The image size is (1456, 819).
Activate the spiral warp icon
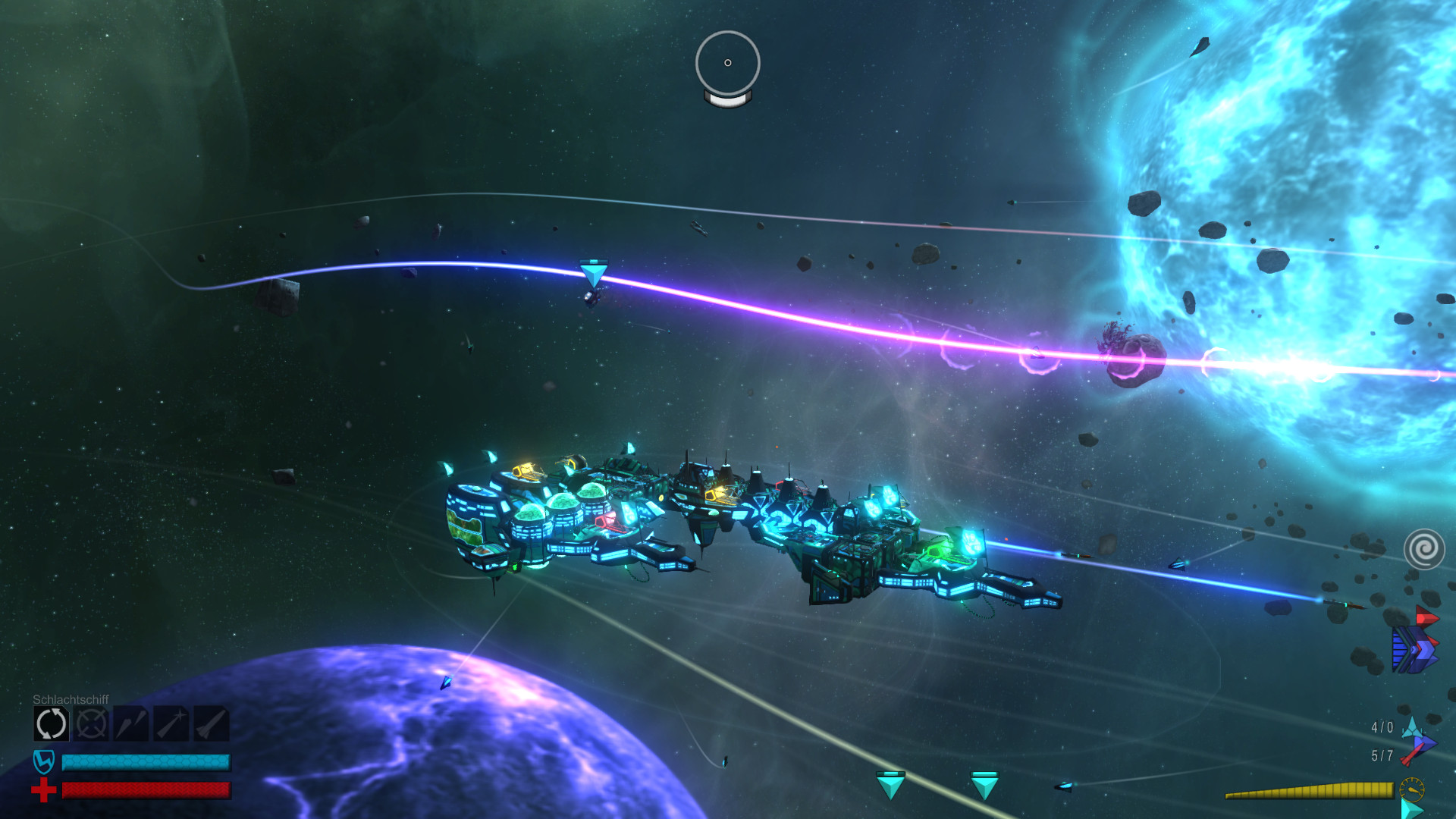pyautogui.click(x=1424, y=549)
